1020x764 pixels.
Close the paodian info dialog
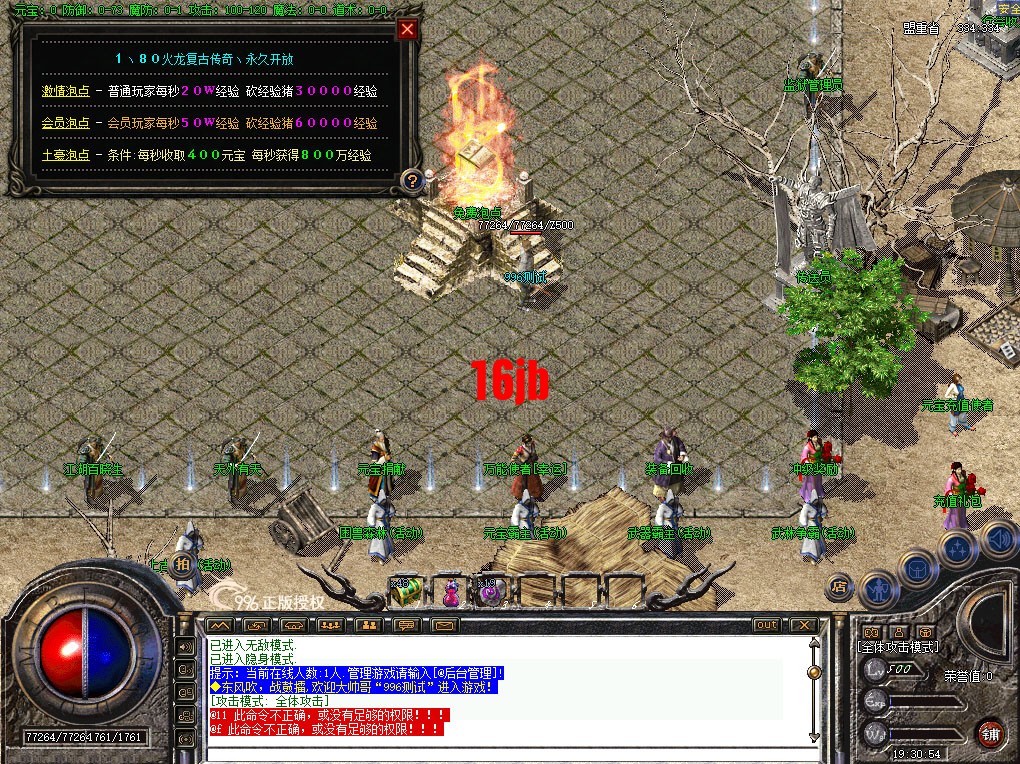coord(406,29)
